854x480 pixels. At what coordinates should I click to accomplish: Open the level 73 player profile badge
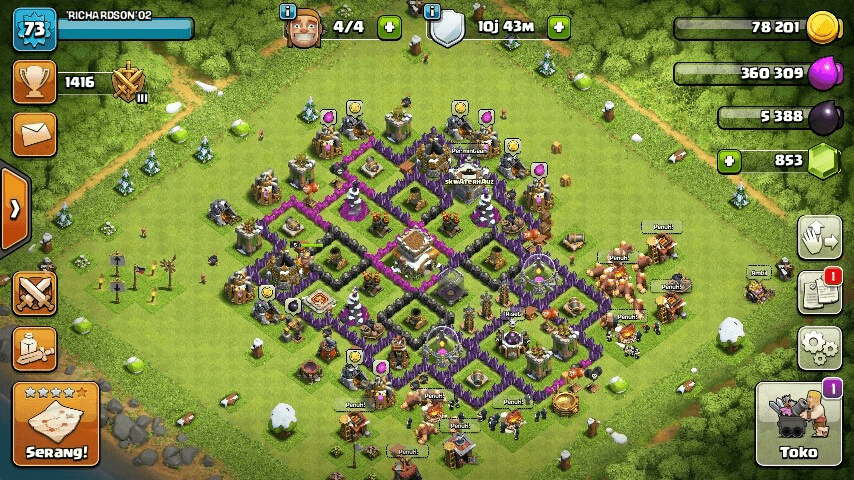34,28
